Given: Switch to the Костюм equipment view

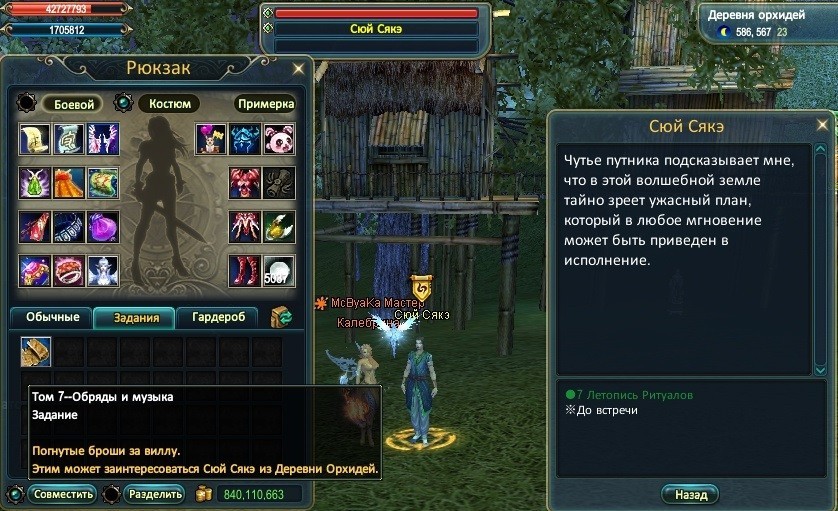Looking at the screenshot, I should tap(168, 104).
